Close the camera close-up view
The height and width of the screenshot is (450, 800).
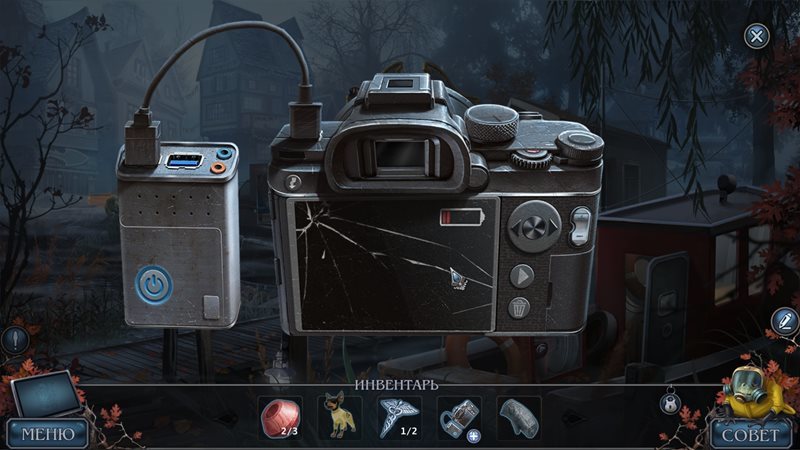click(x=757, y=37)
